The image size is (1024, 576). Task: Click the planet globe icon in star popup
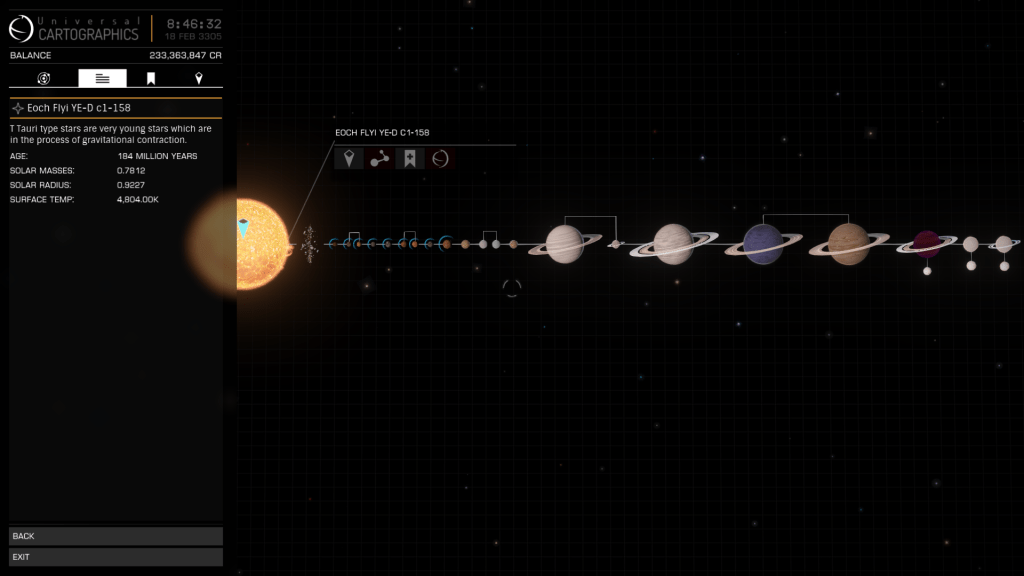pyautogui.click(x=440, y=158)
